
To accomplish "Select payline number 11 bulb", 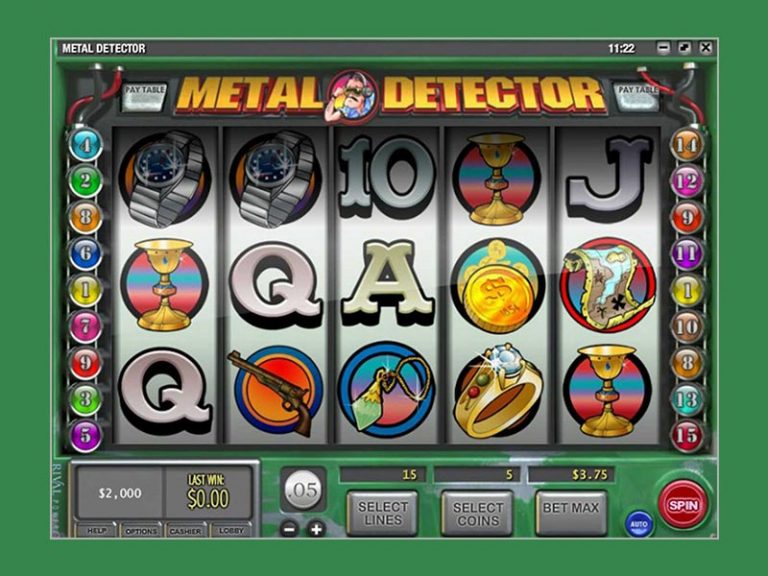I will 687,254.
